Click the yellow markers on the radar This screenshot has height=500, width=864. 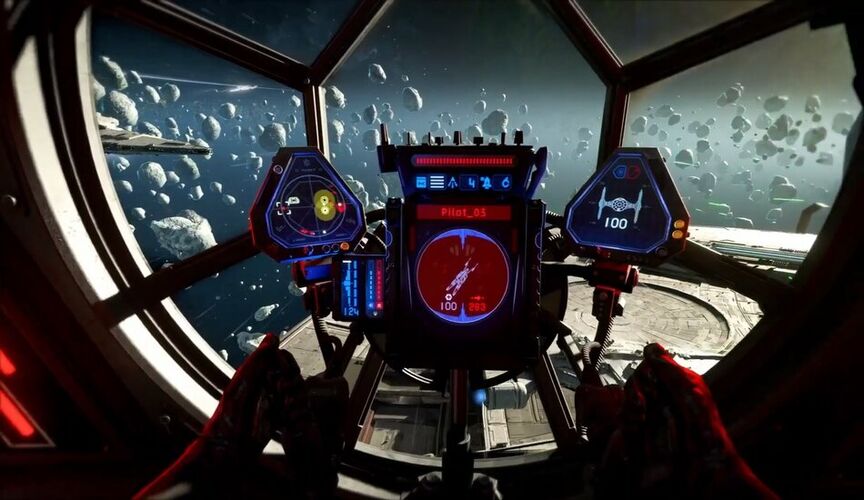coord(325,205)
